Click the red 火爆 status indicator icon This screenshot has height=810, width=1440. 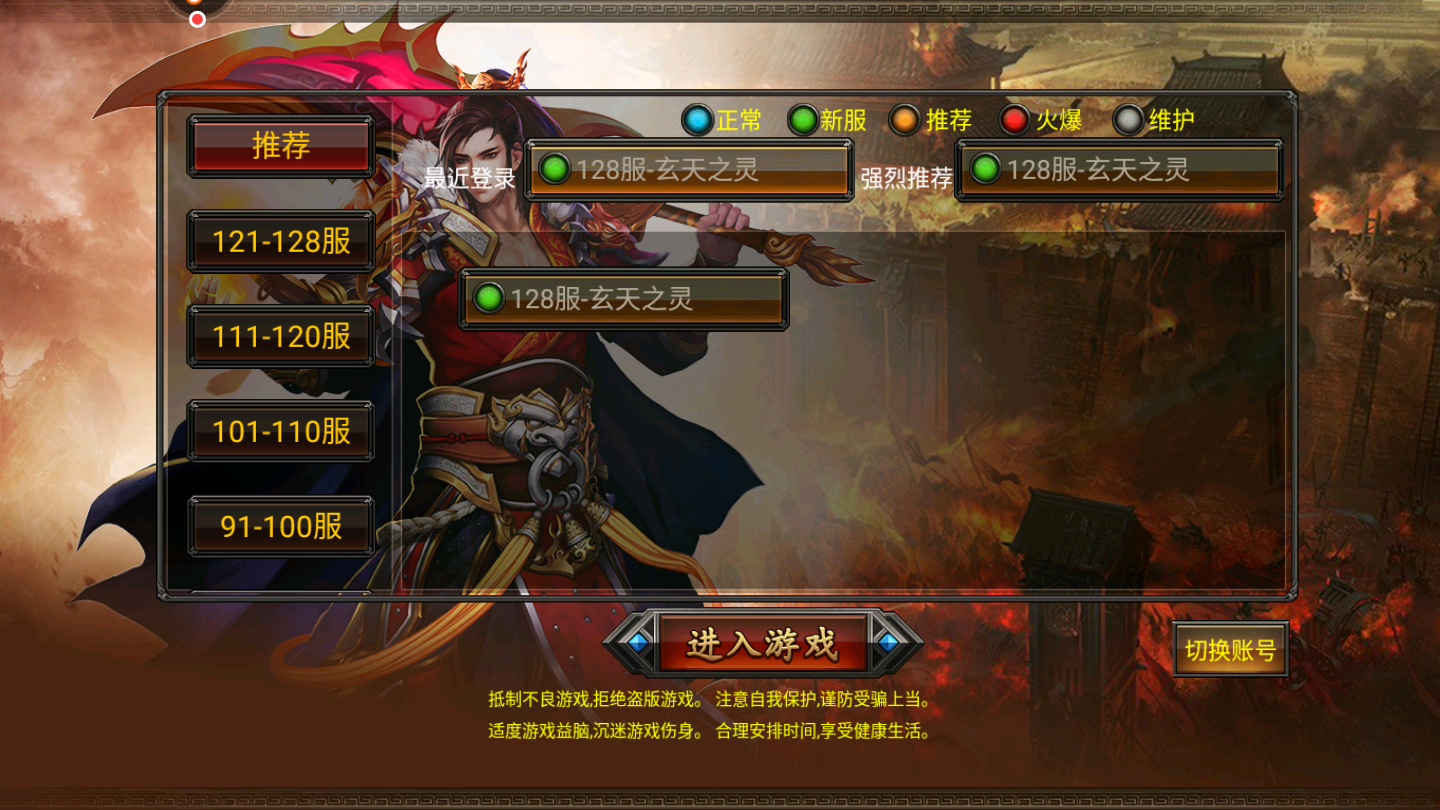(x=1016, y=120)
